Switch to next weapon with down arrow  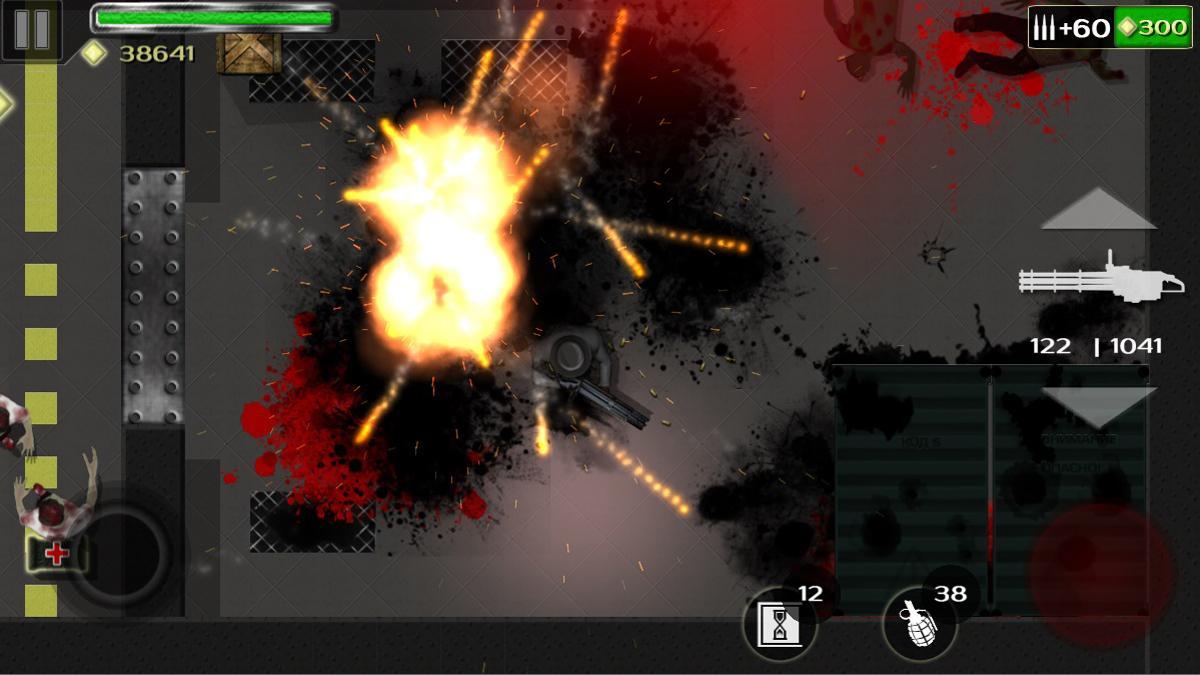[1098, 406]
